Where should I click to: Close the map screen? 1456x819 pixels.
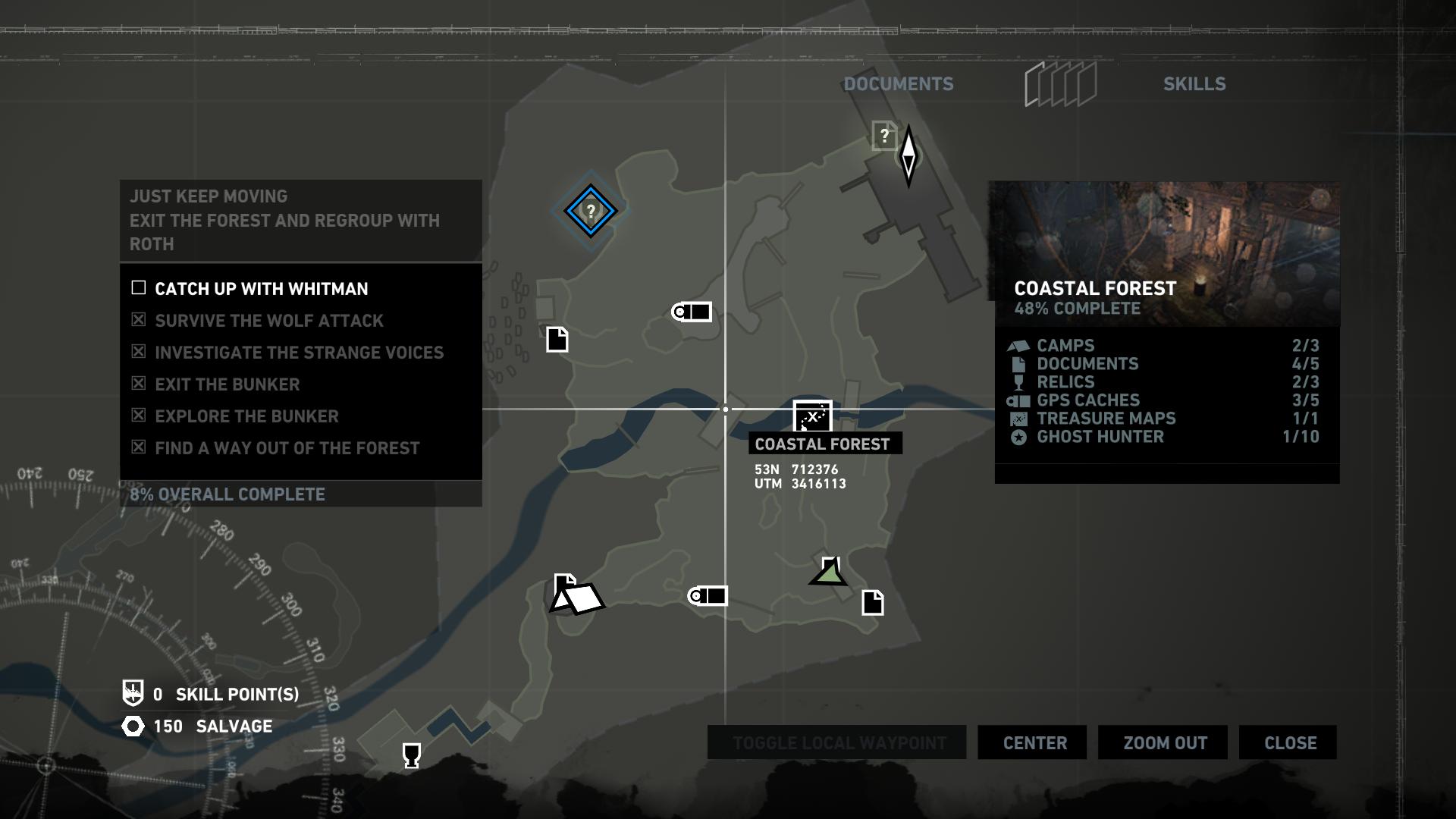(x=1290, y=743)
